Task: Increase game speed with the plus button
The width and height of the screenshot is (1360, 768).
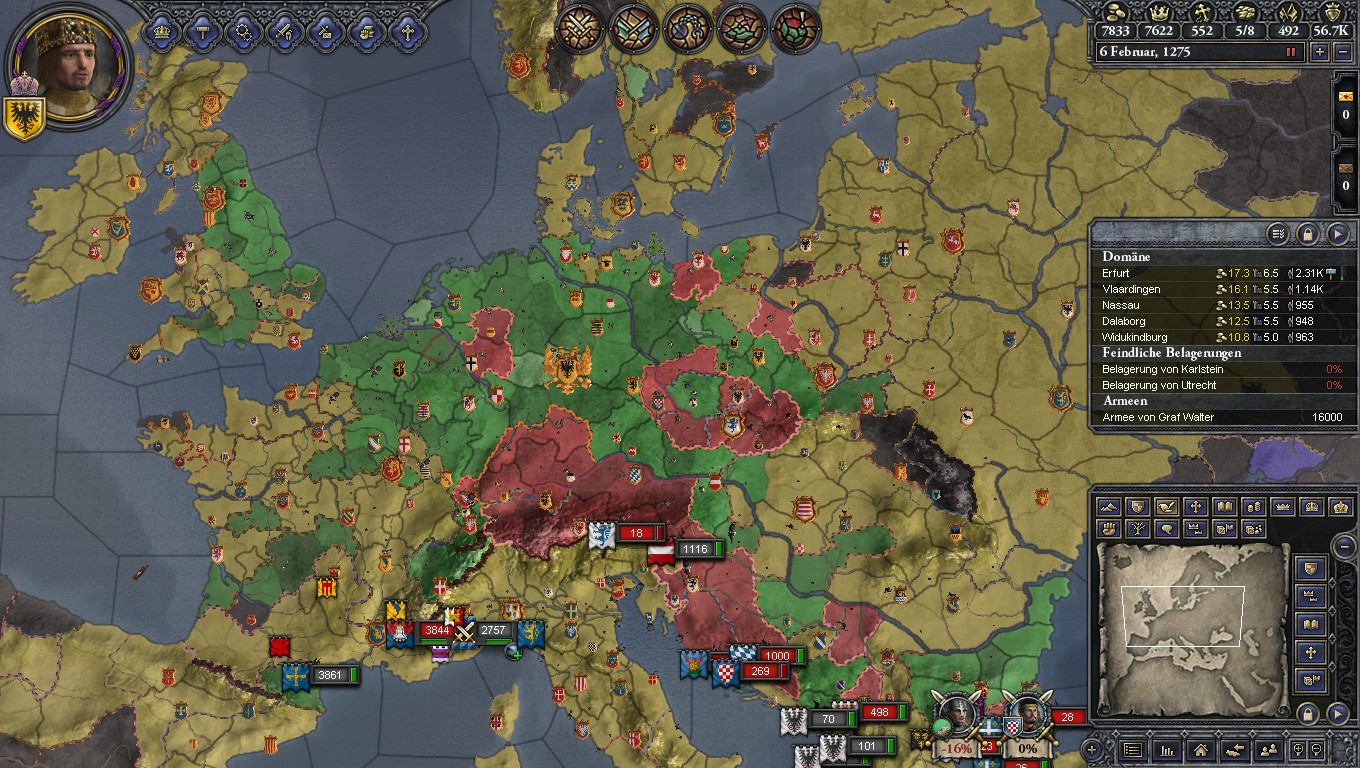Action: (1319, 52)
